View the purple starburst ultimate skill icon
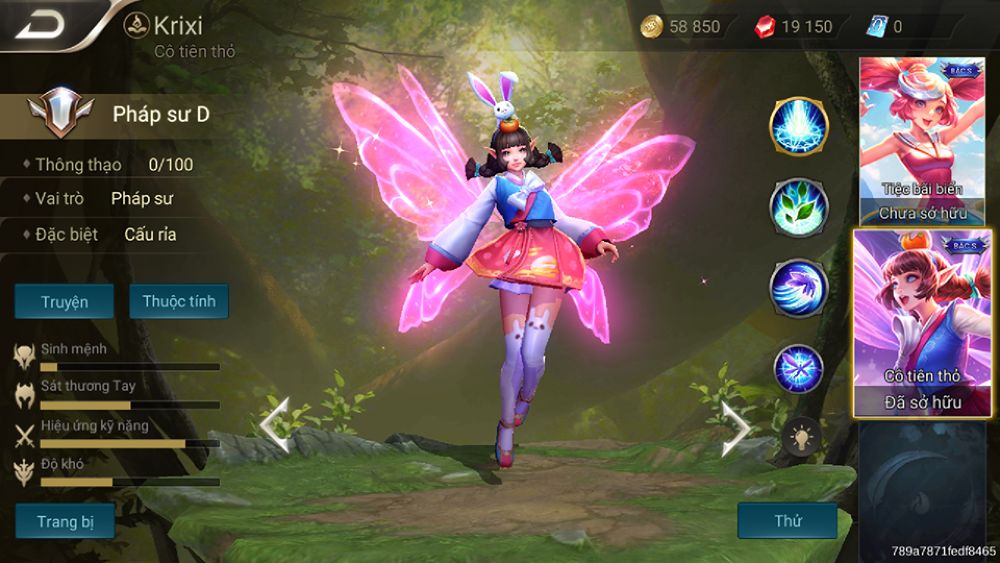 [x=798, y=368]
